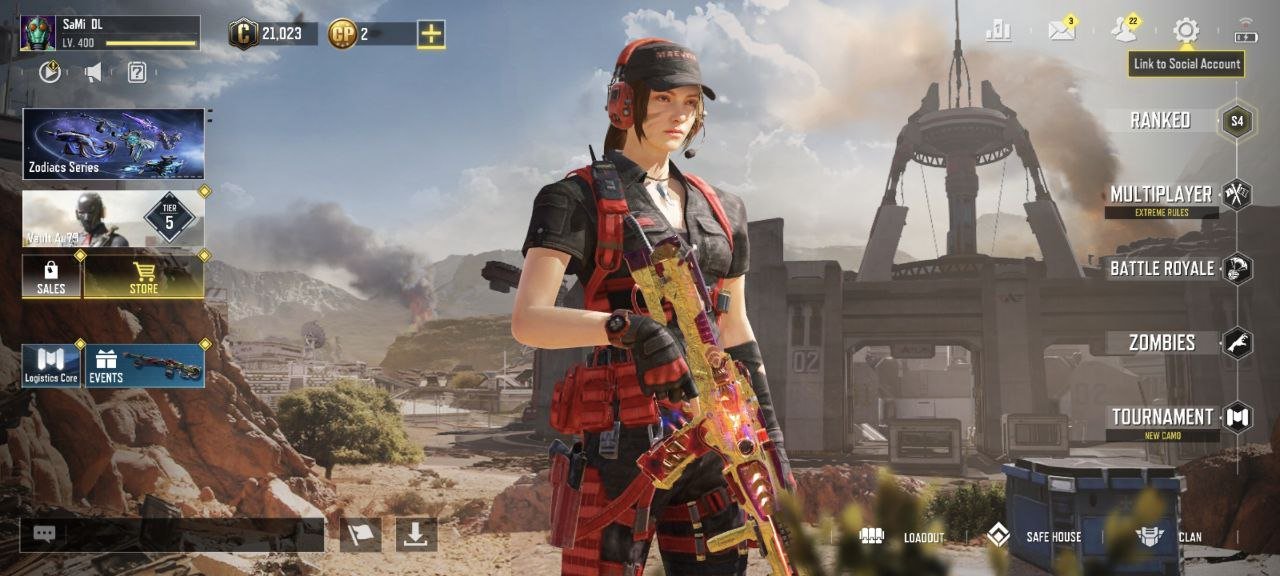Screen dimensions: 1280x576
Task: Go to the Store
Action: pyautogui.click(x=144, y=277)
